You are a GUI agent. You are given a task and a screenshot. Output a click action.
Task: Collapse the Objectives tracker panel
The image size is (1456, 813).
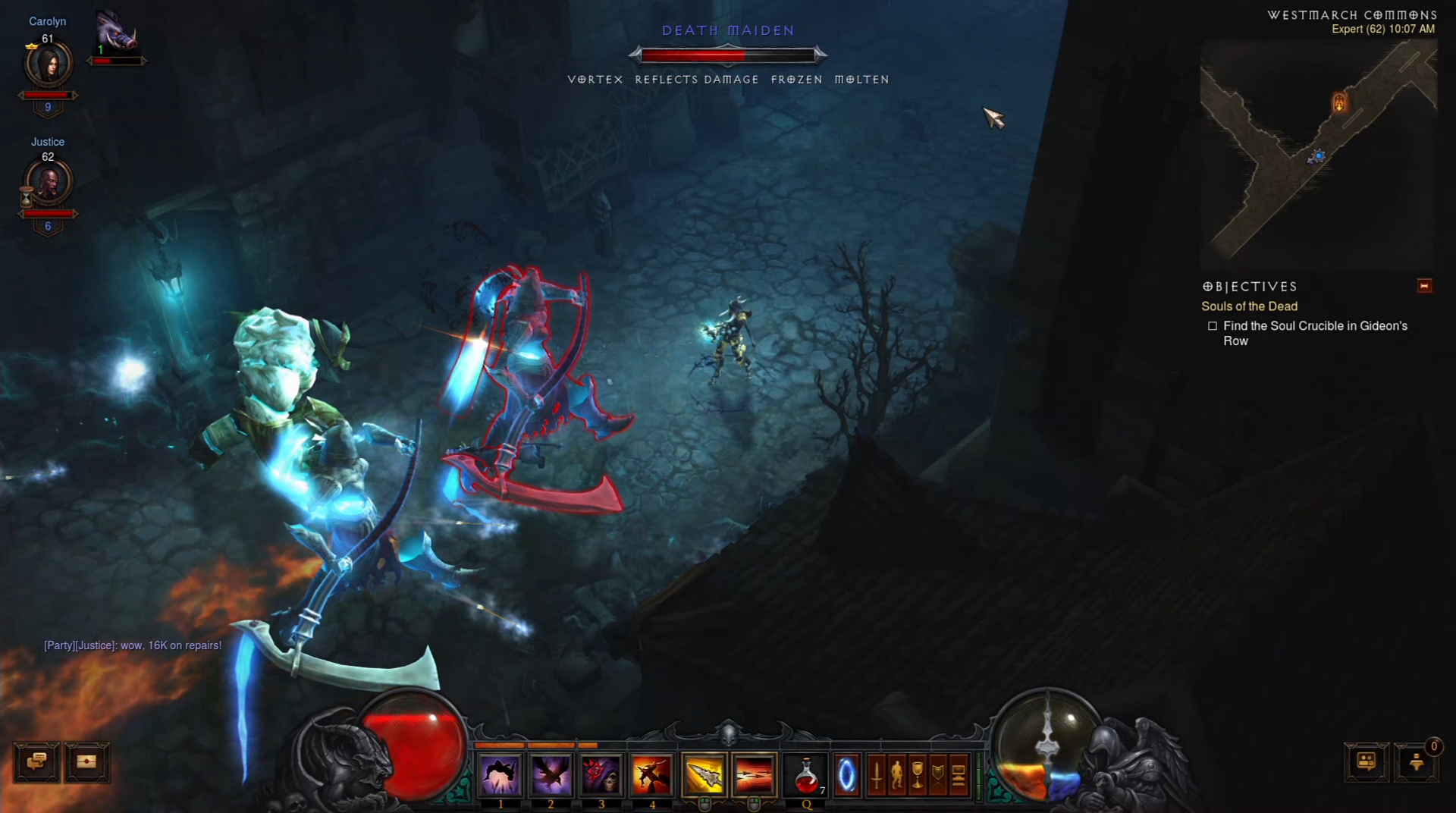pyautogui.click(x=1424, y=286)
